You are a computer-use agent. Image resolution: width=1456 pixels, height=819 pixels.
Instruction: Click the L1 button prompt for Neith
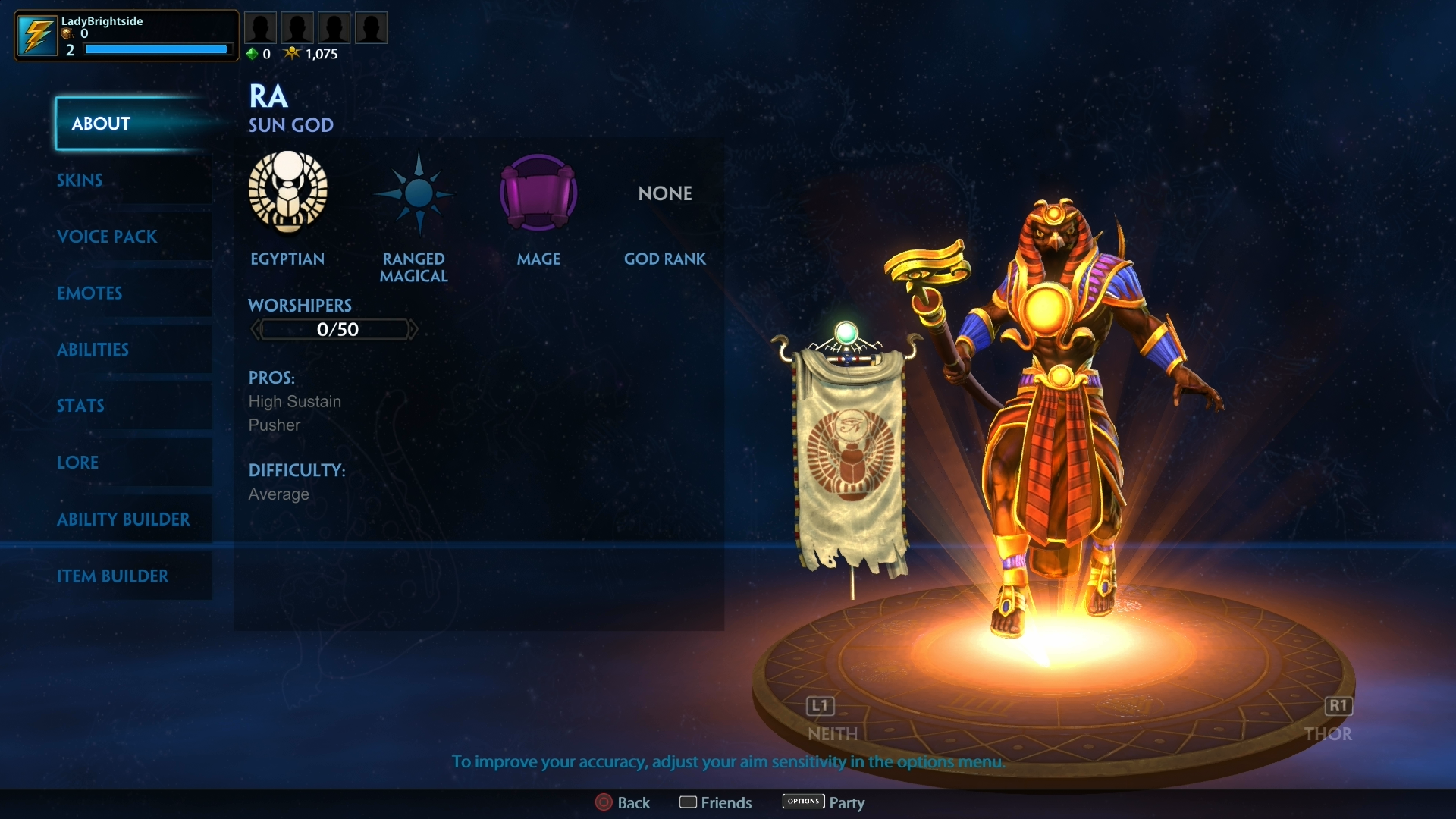819,707
